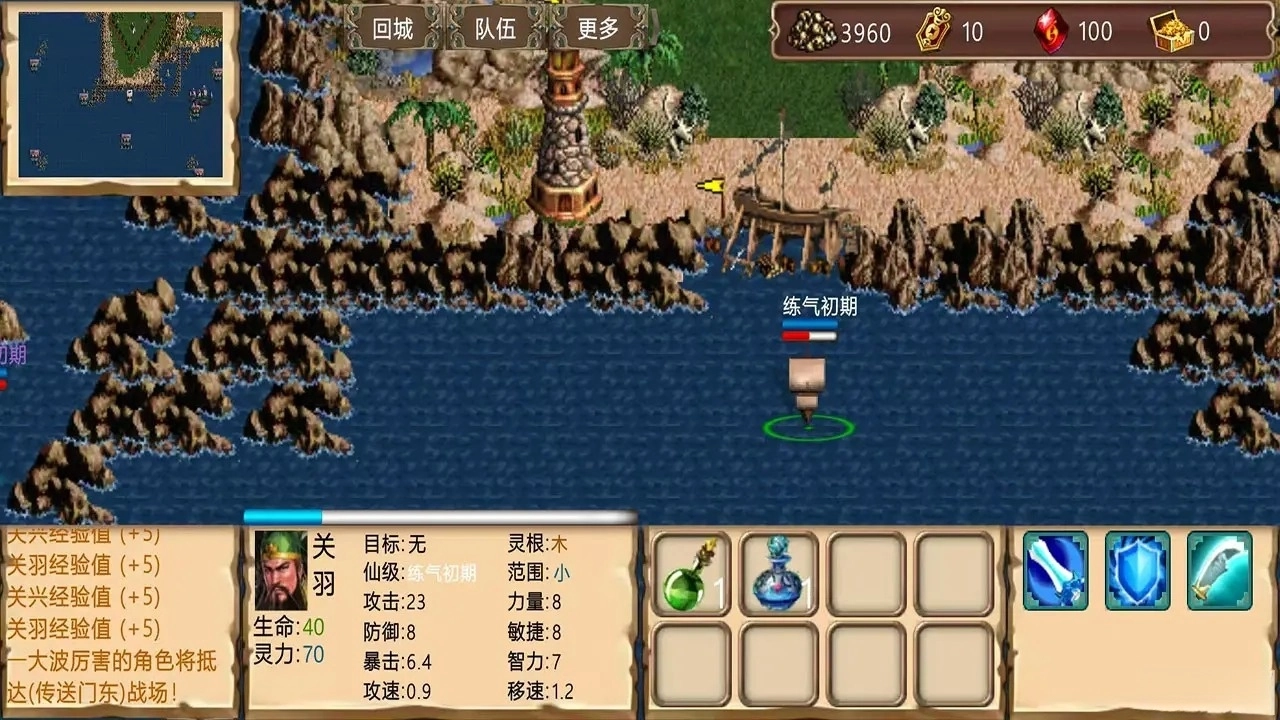Click the red gem currency icon
This screenshot has width=1280, height=720.
(x=1049, y=32)
